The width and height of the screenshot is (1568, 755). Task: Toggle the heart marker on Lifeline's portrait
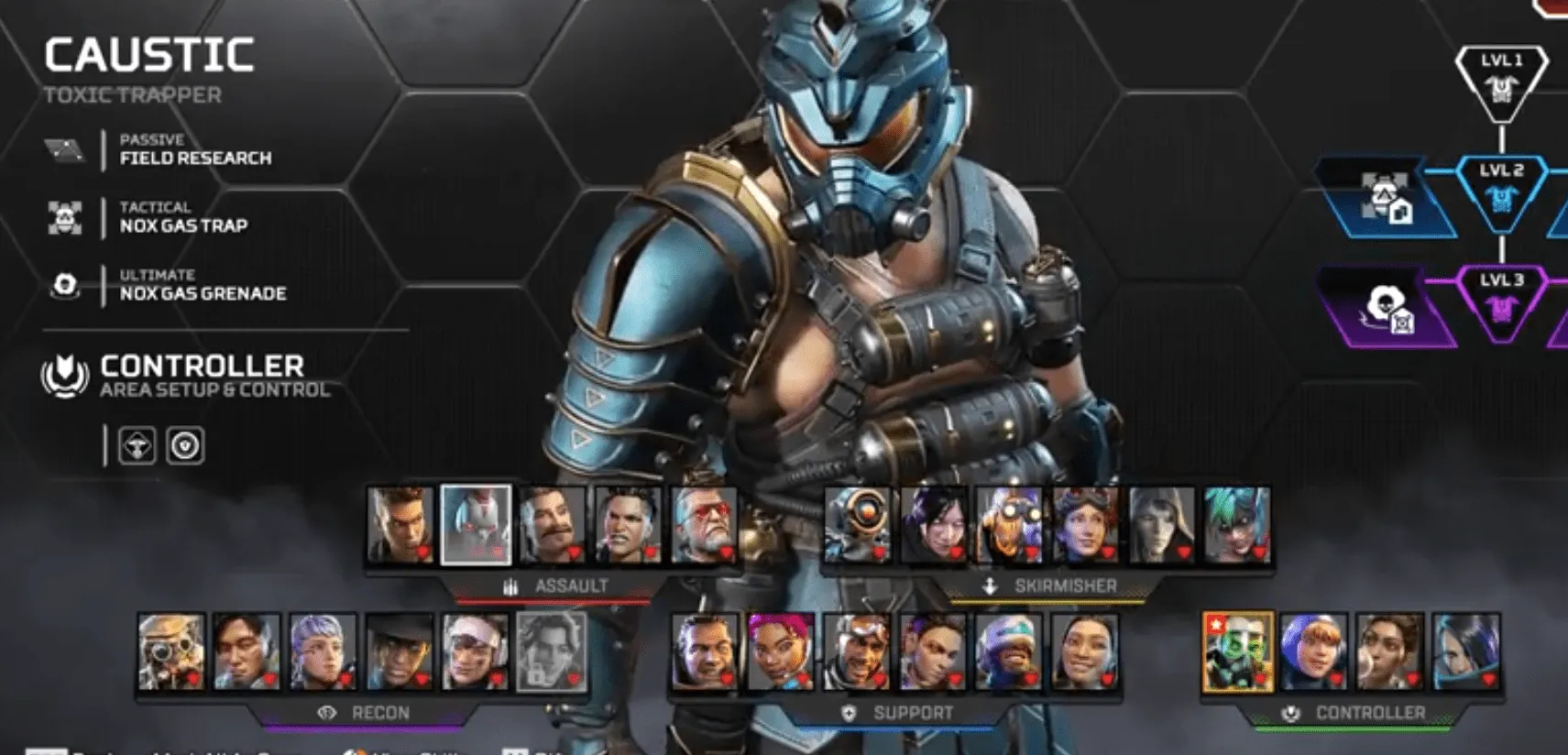tap(803, 680)
